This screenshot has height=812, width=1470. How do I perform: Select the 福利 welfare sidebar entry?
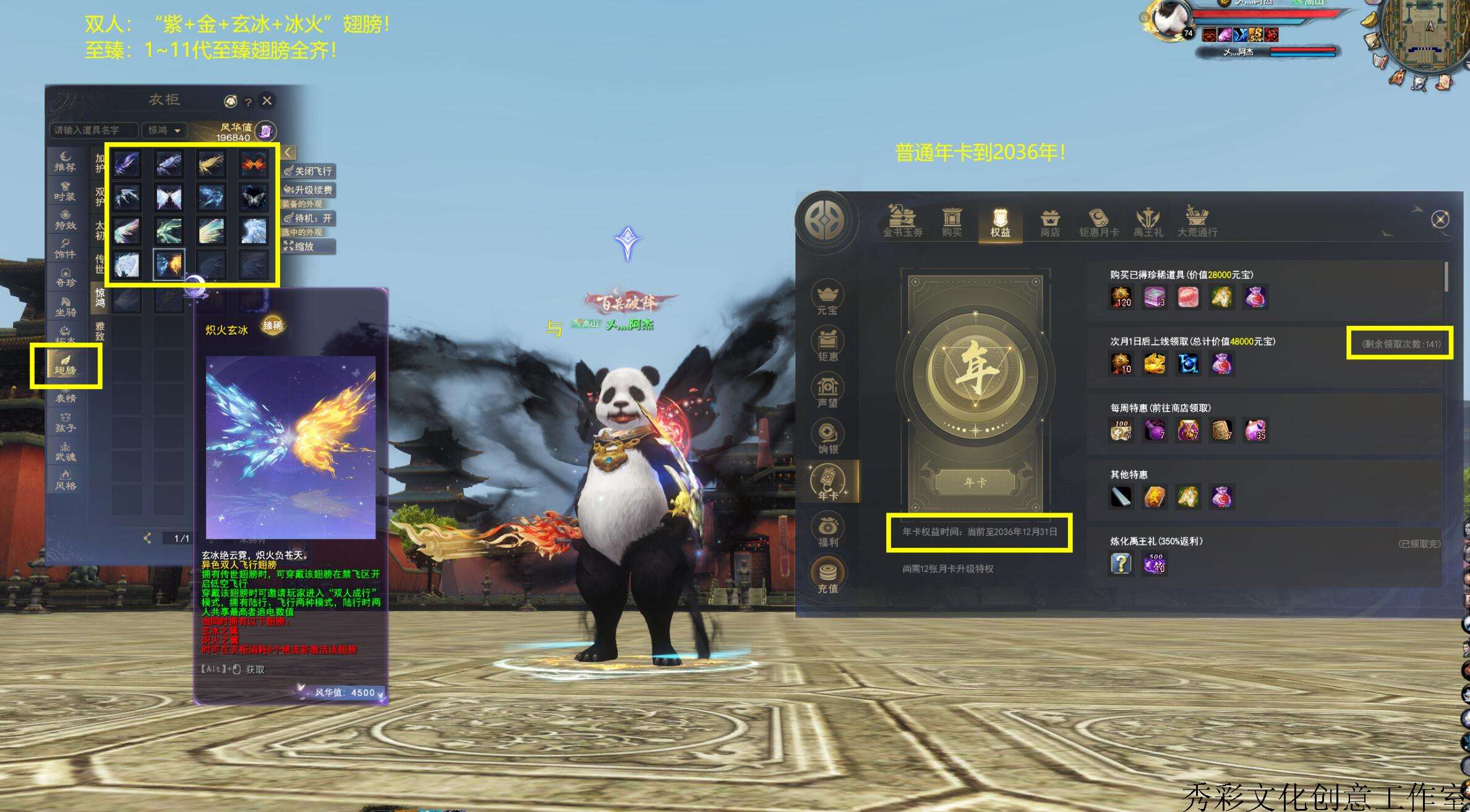tap(827, 531)
